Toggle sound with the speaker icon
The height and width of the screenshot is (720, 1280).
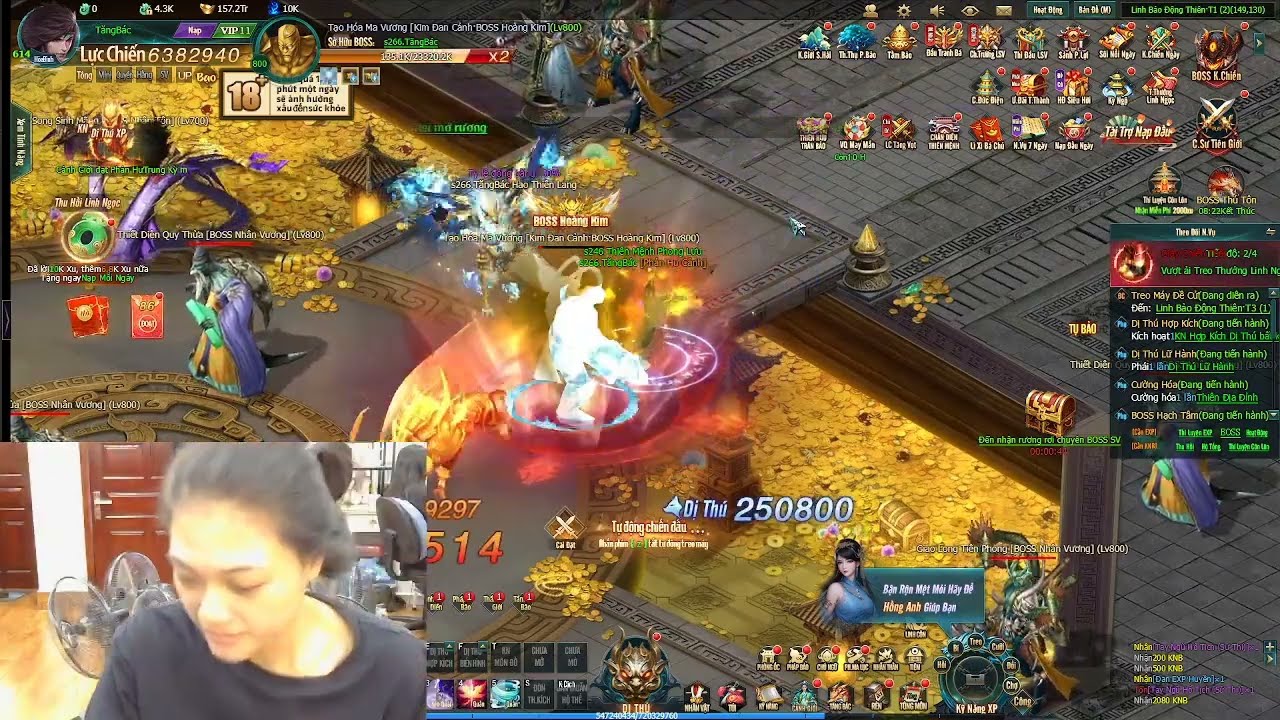click(937, 10)
